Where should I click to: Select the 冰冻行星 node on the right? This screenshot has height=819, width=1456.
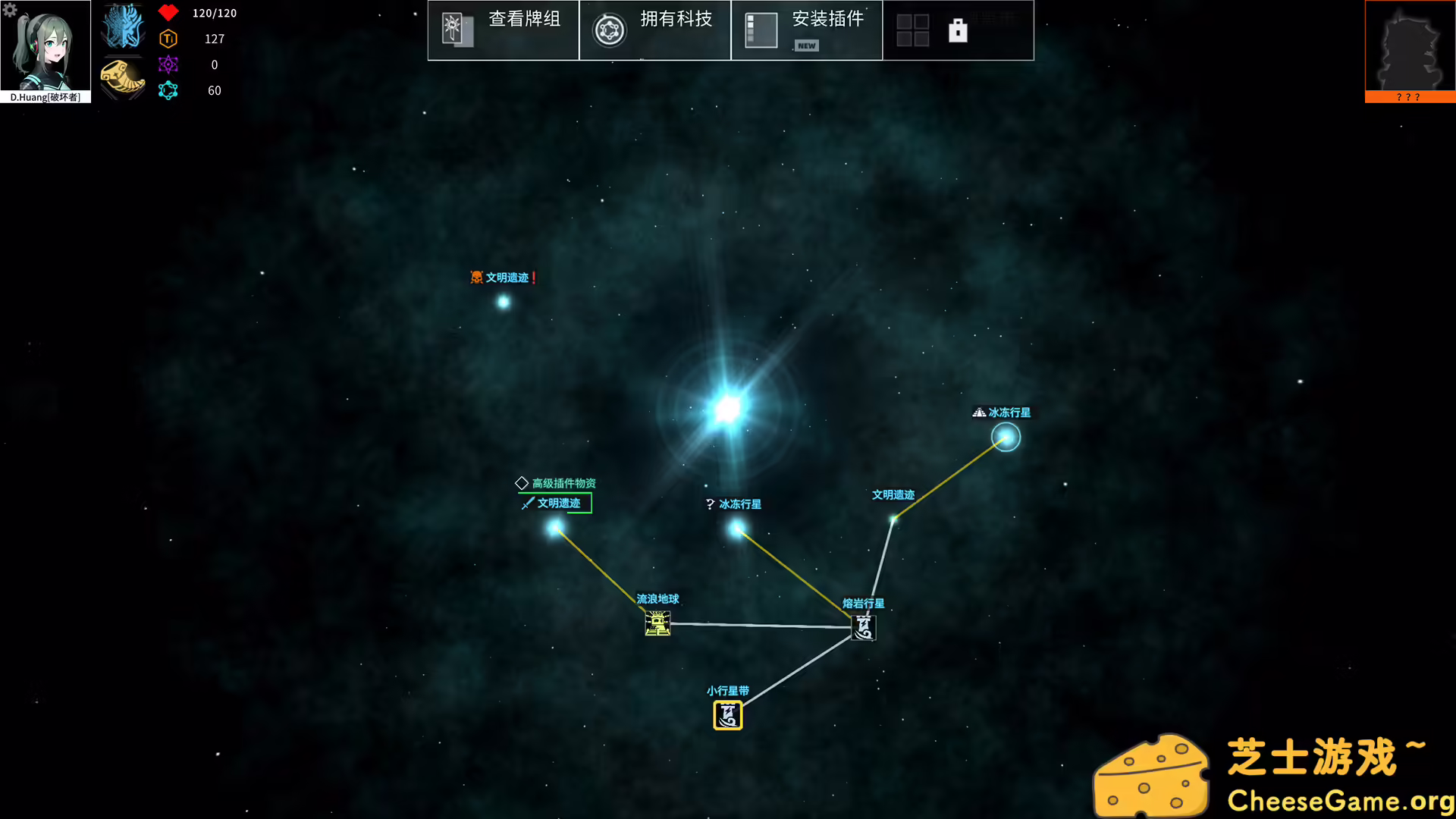point(1006,438)
